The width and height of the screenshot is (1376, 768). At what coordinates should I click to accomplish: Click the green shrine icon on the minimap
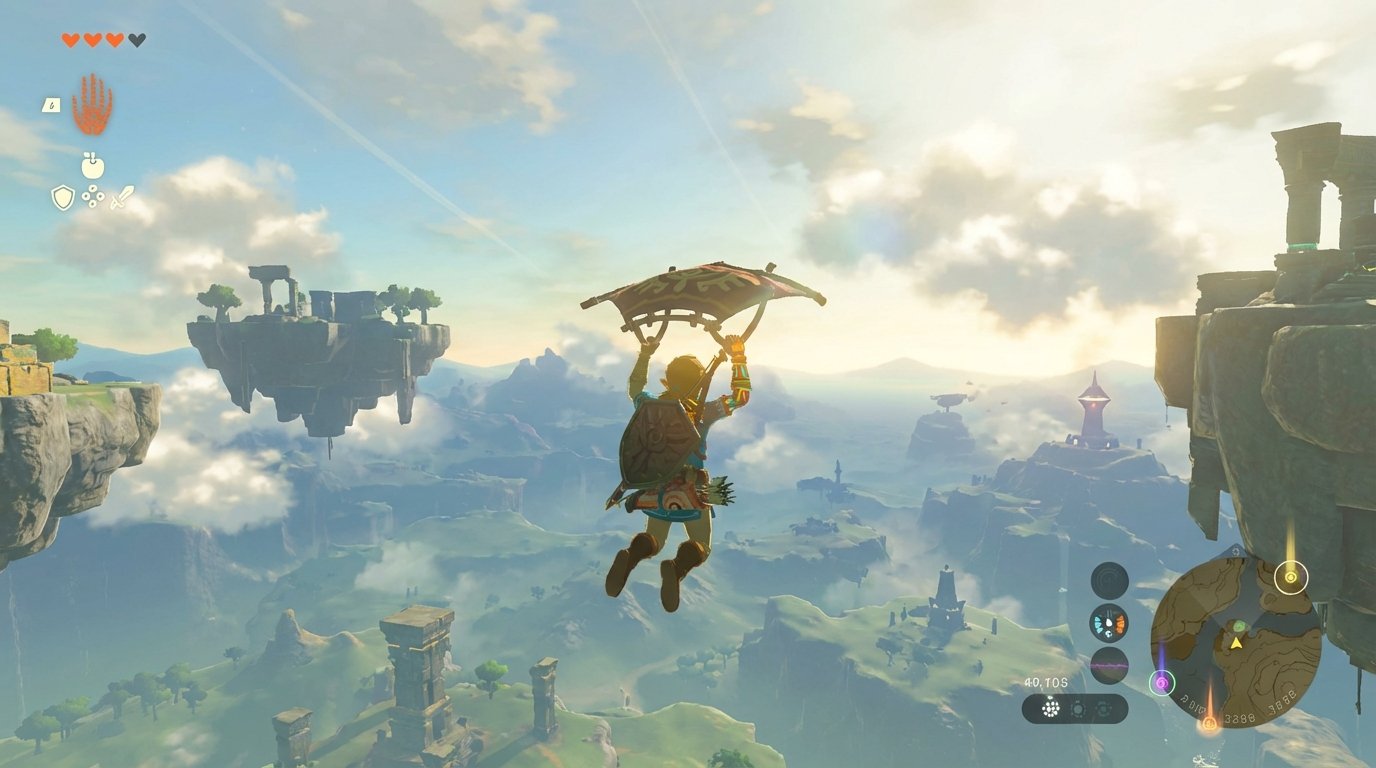pyautogui.click(x=1239, y=627)
